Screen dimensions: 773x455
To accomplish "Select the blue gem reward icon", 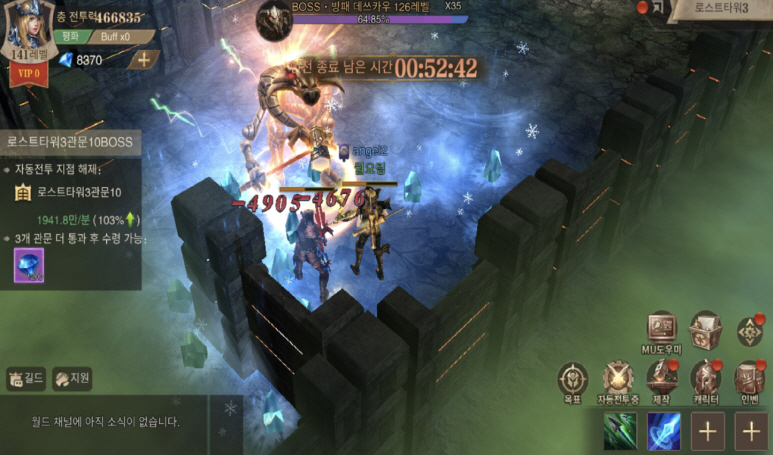I will tap(27, 266).
